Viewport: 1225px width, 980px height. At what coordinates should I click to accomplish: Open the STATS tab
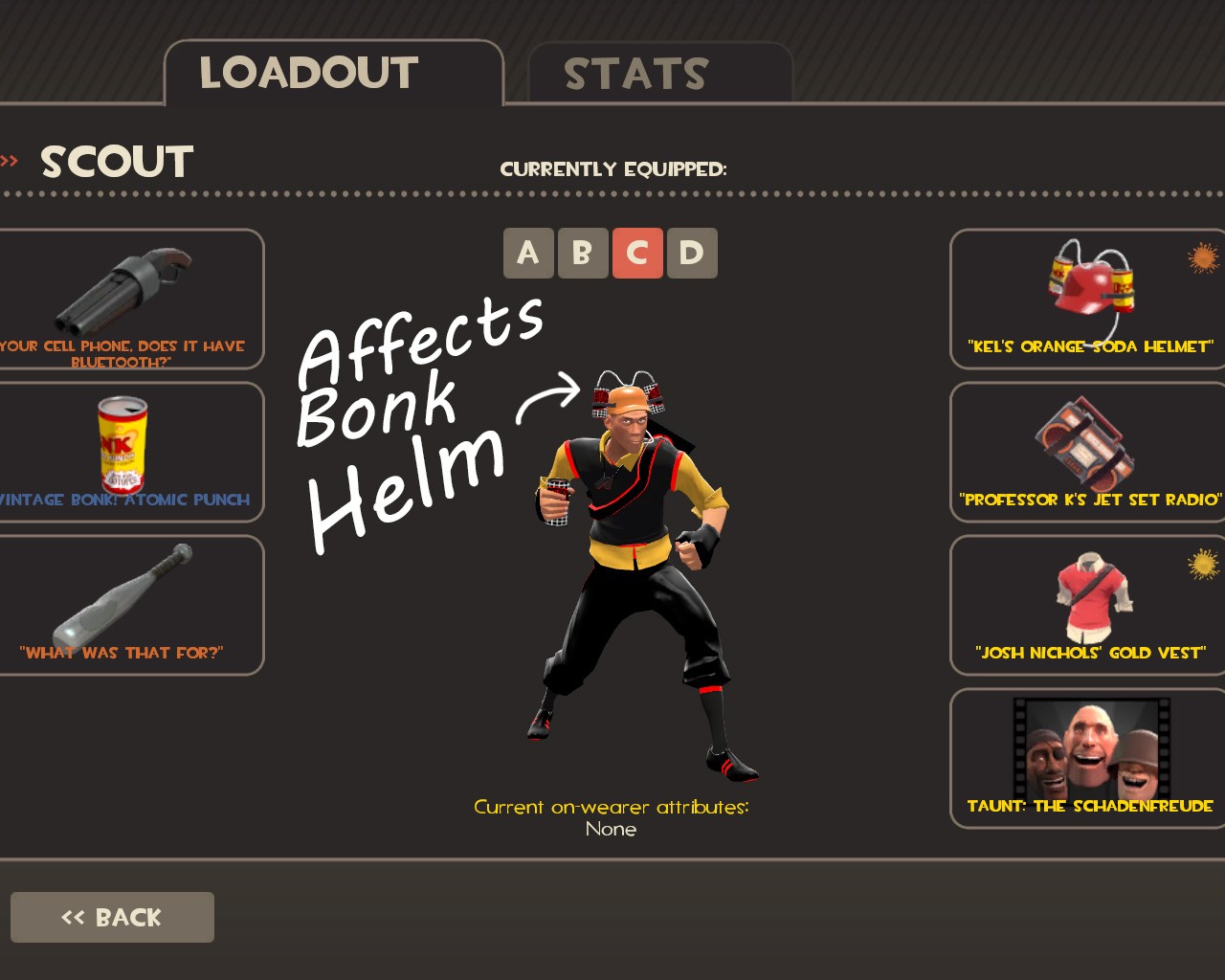[636, 74]
